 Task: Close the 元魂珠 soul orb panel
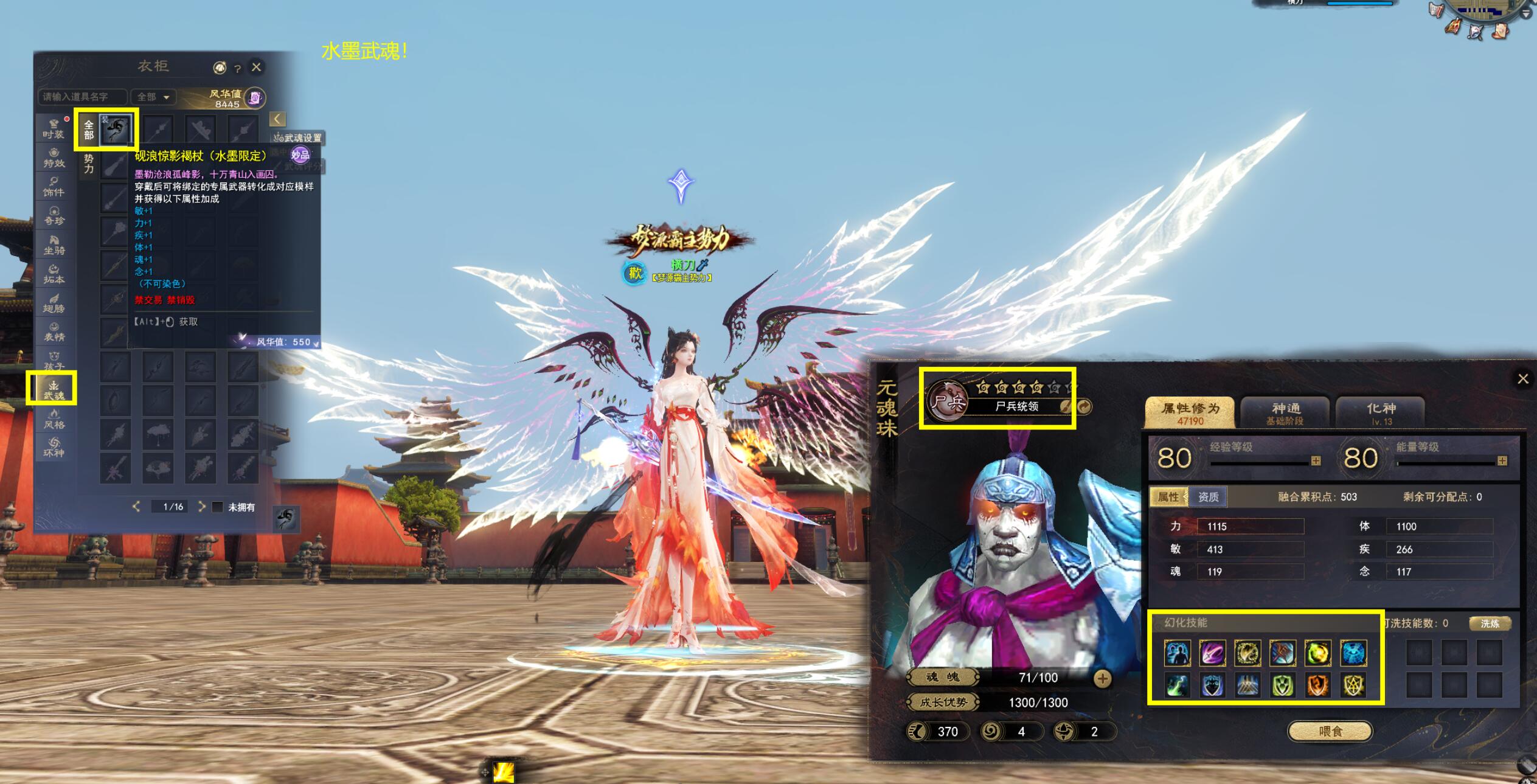[x=1522, y=379]
